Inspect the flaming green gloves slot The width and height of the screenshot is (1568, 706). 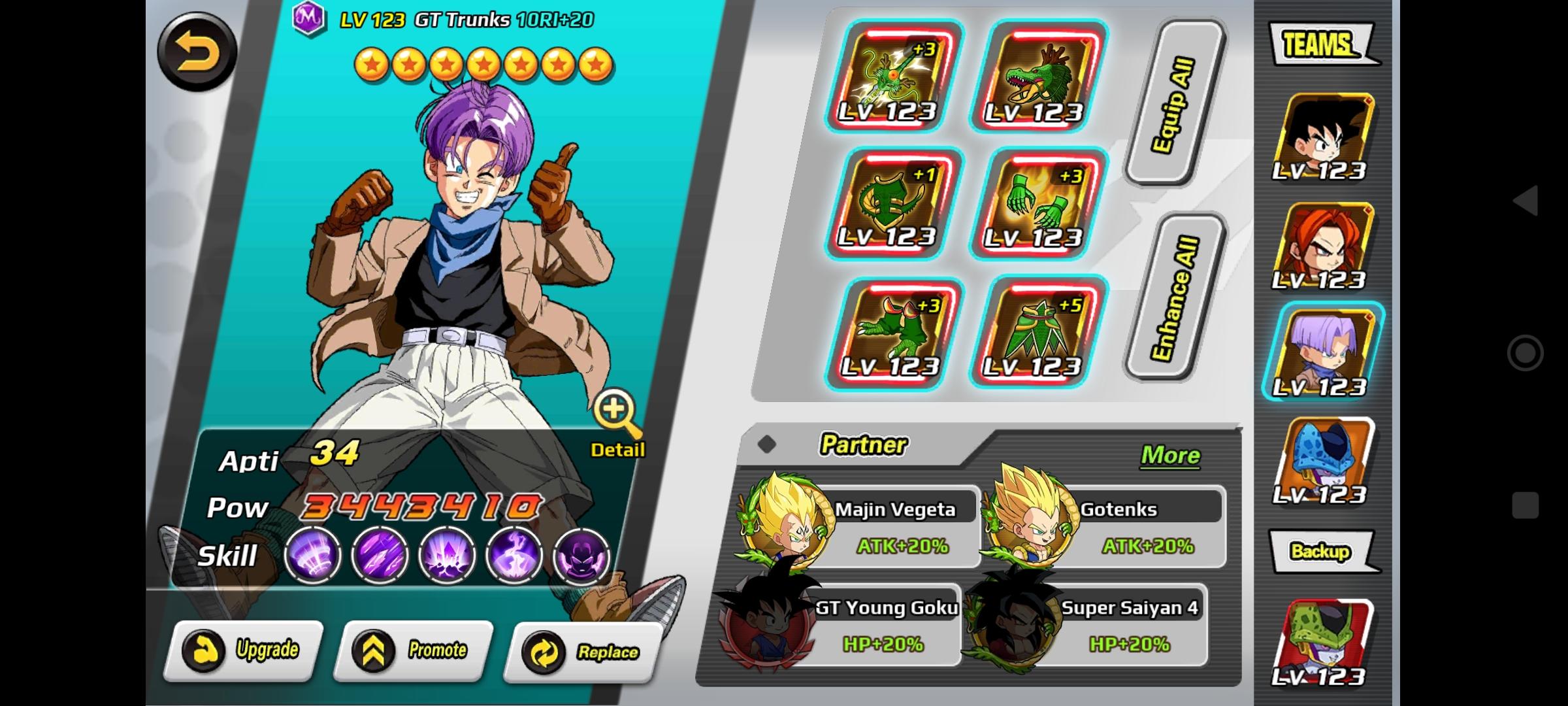point(1039,204)
